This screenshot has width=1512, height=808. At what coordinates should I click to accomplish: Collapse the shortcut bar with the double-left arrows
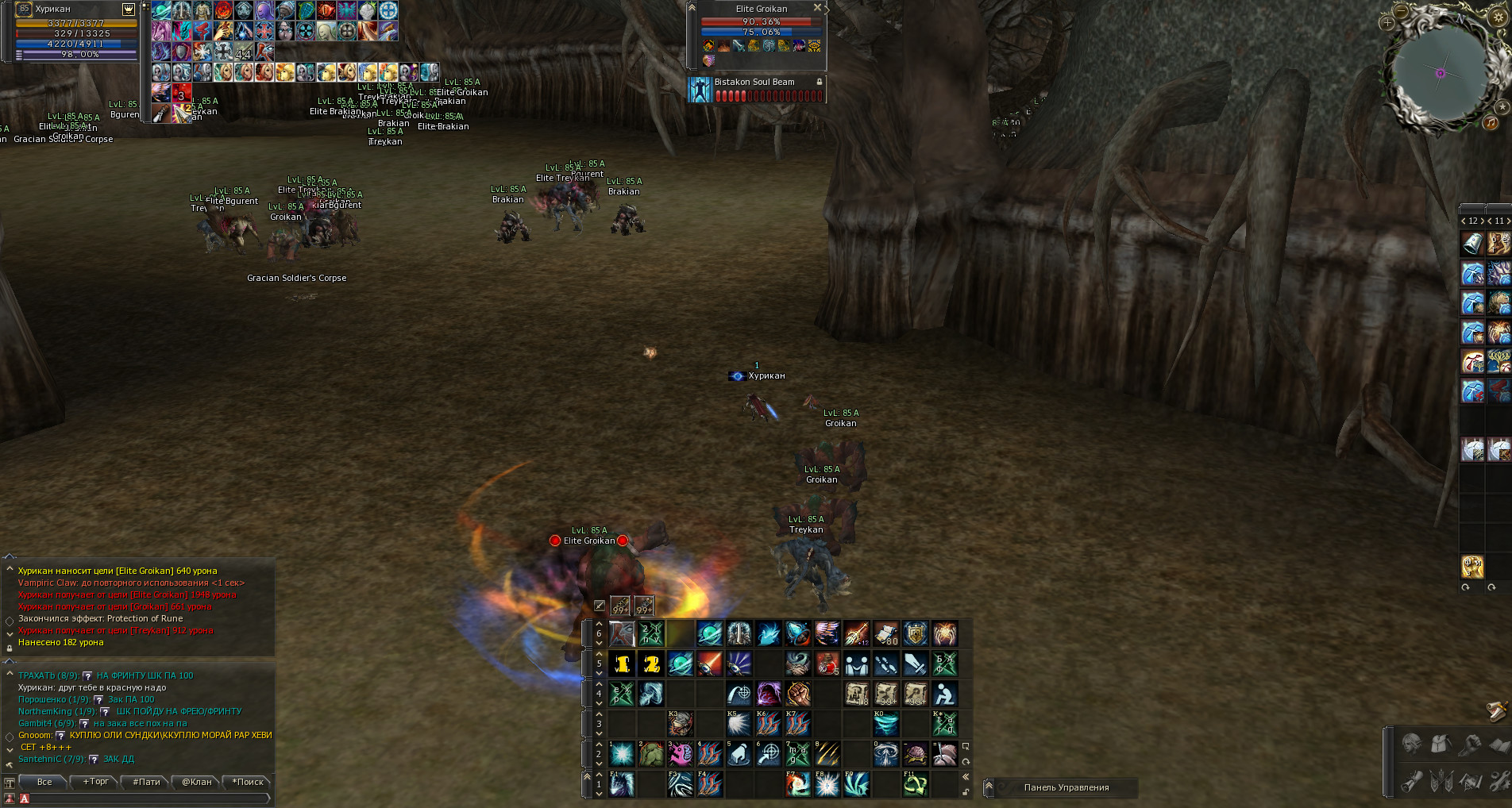pos(965,775)
